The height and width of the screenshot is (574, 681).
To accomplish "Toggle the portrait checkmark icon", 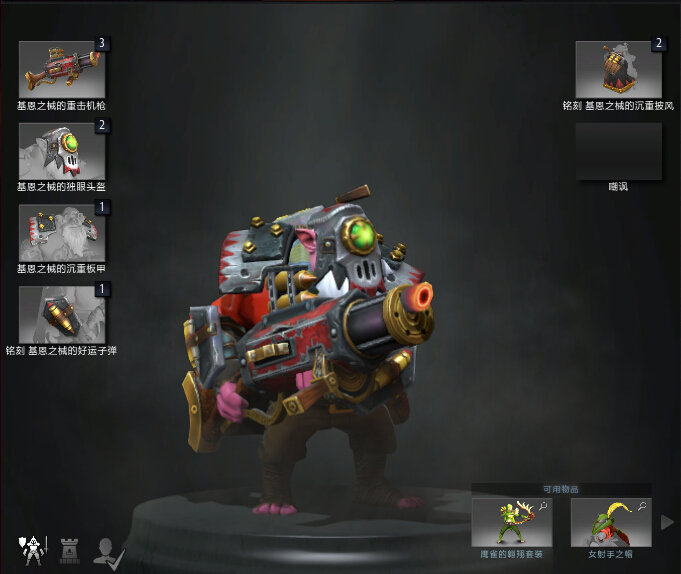I will tap(107, 549).
